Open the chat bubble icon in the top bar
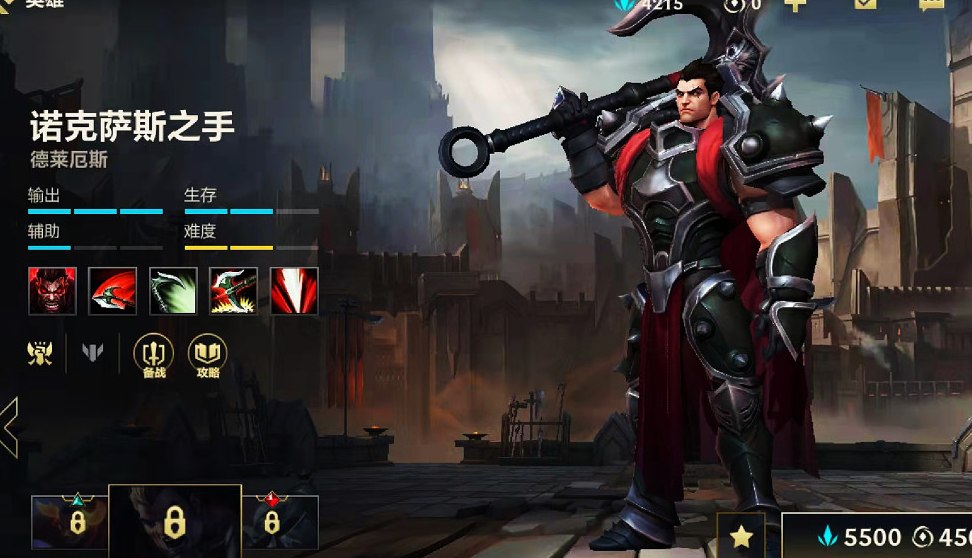Screen dimensions: 972x558 (931, 5)
